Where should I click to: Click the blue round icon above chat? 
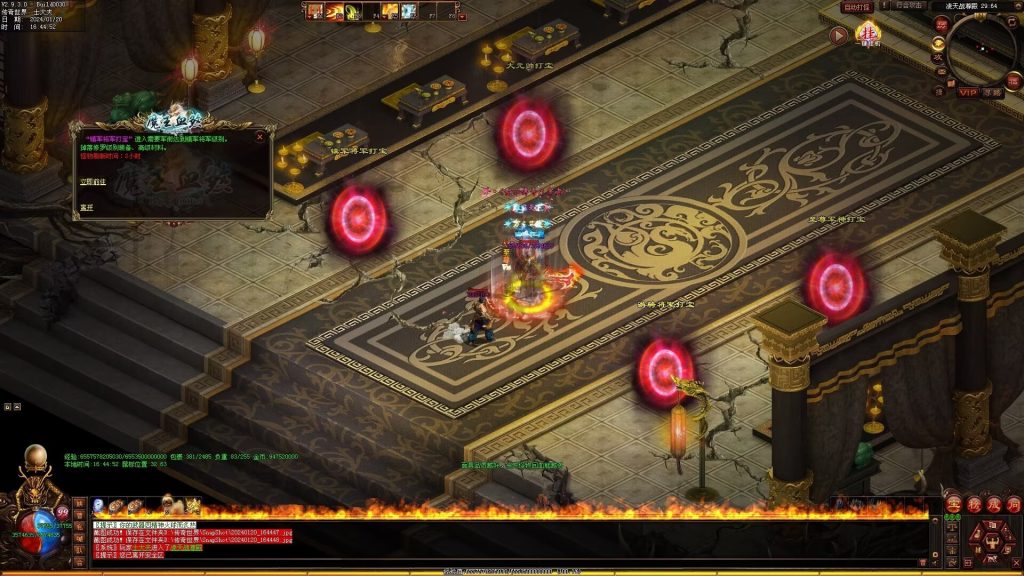pyautogui.click(x=99, y=507)
